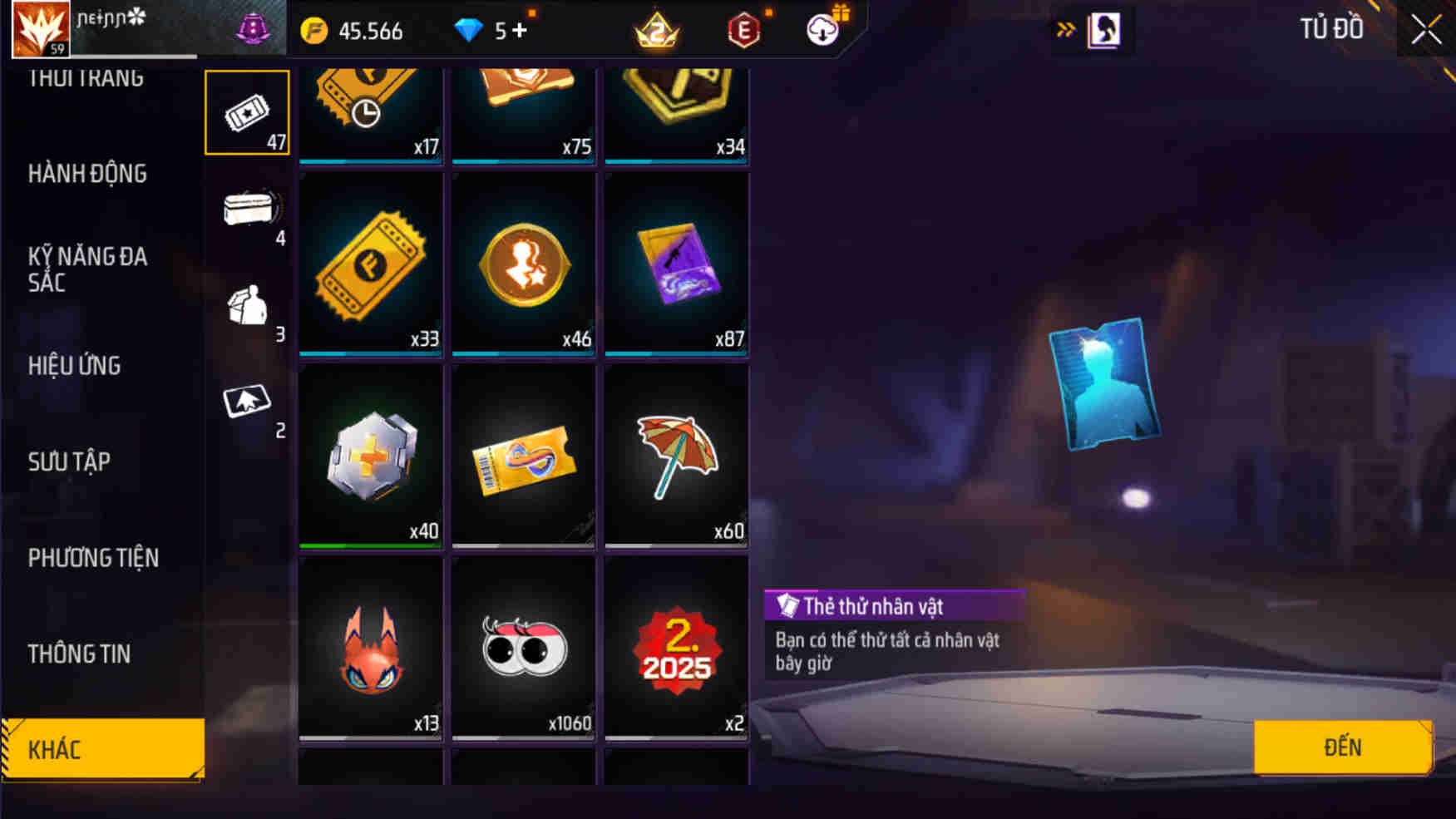Screen dimensions: 1456x819
Task: Click the green progress bar under the x40 item
Action: 370,545
